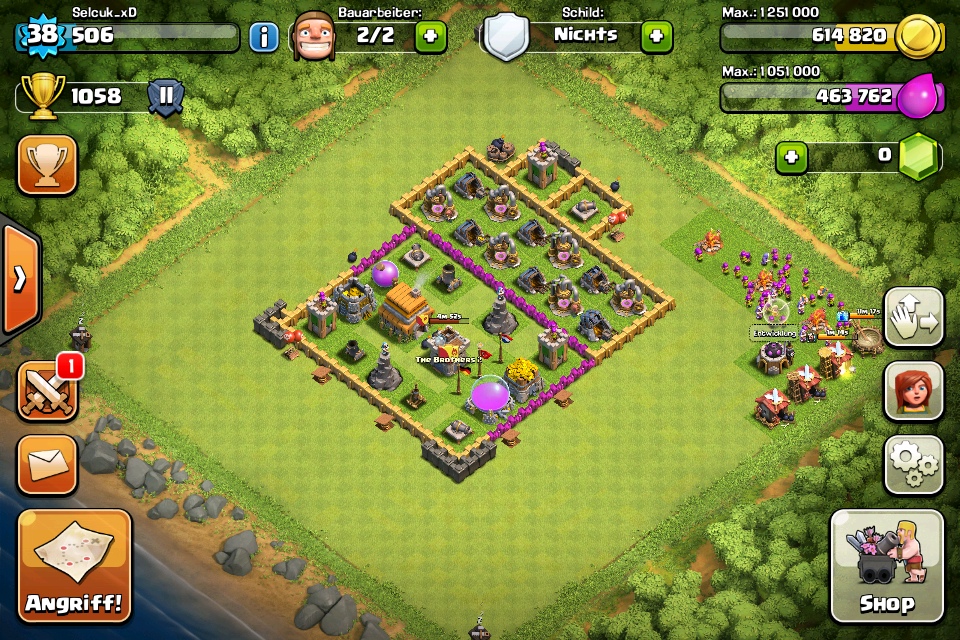Open the trophy leaderboard button
This screenshot has width=960, height=640.
[47, 165]
